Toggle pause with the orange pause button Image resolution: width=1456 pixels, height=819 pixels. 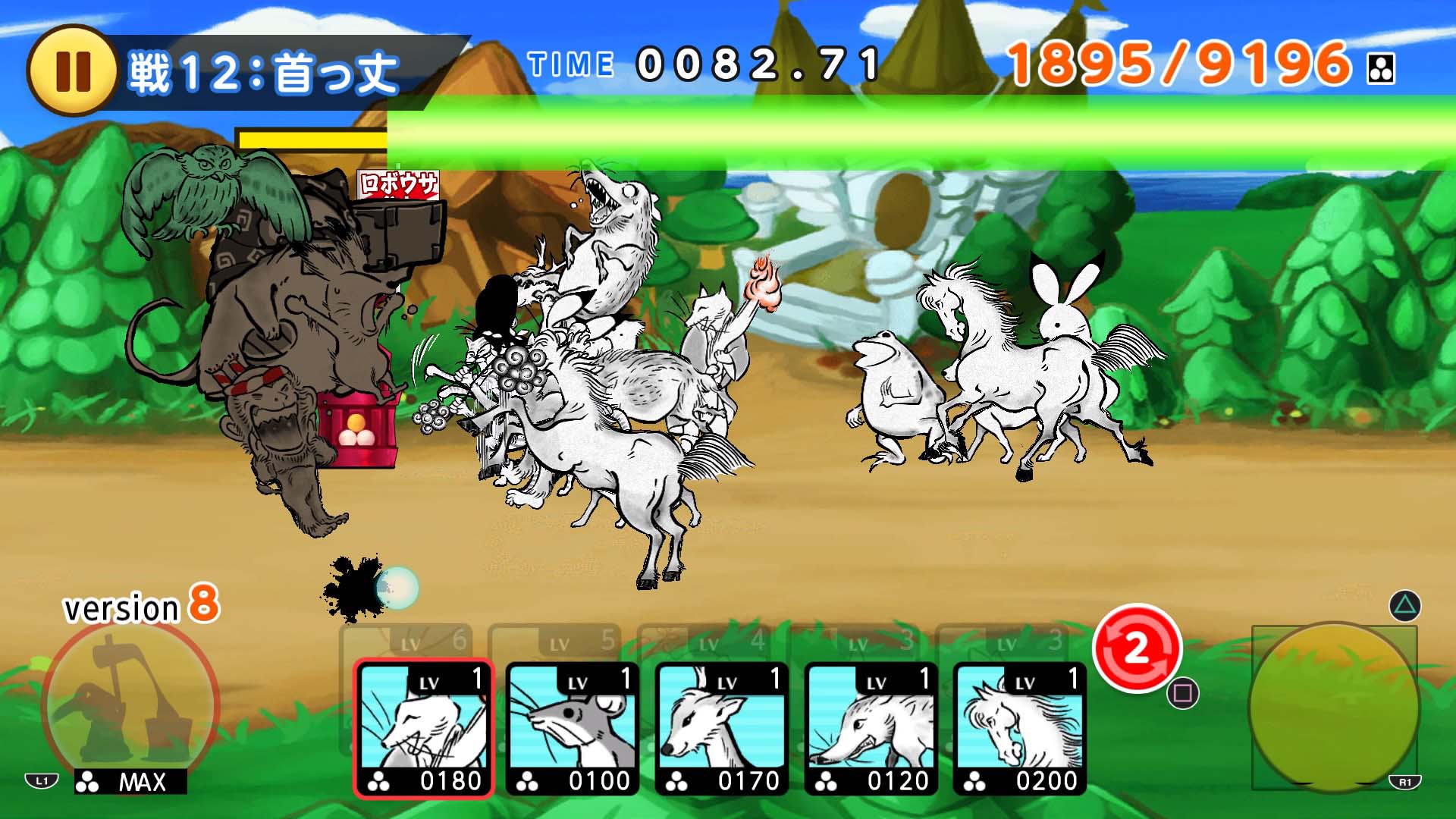click(78, 63)
